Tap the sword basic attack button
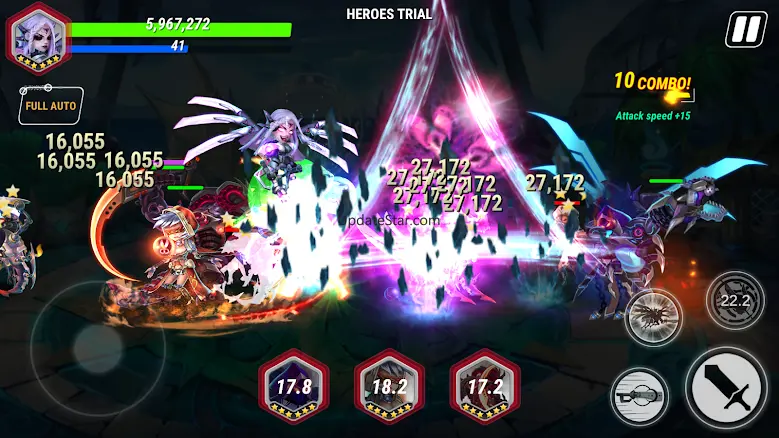The image size is (779, 438). [727, 389]
